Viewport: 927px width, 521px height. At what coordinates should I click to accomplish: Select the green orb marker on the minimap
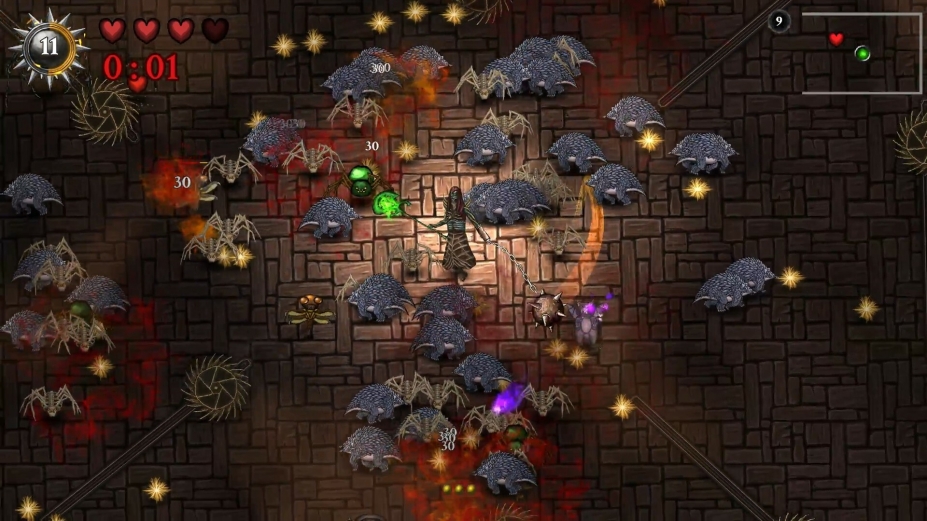862,53
